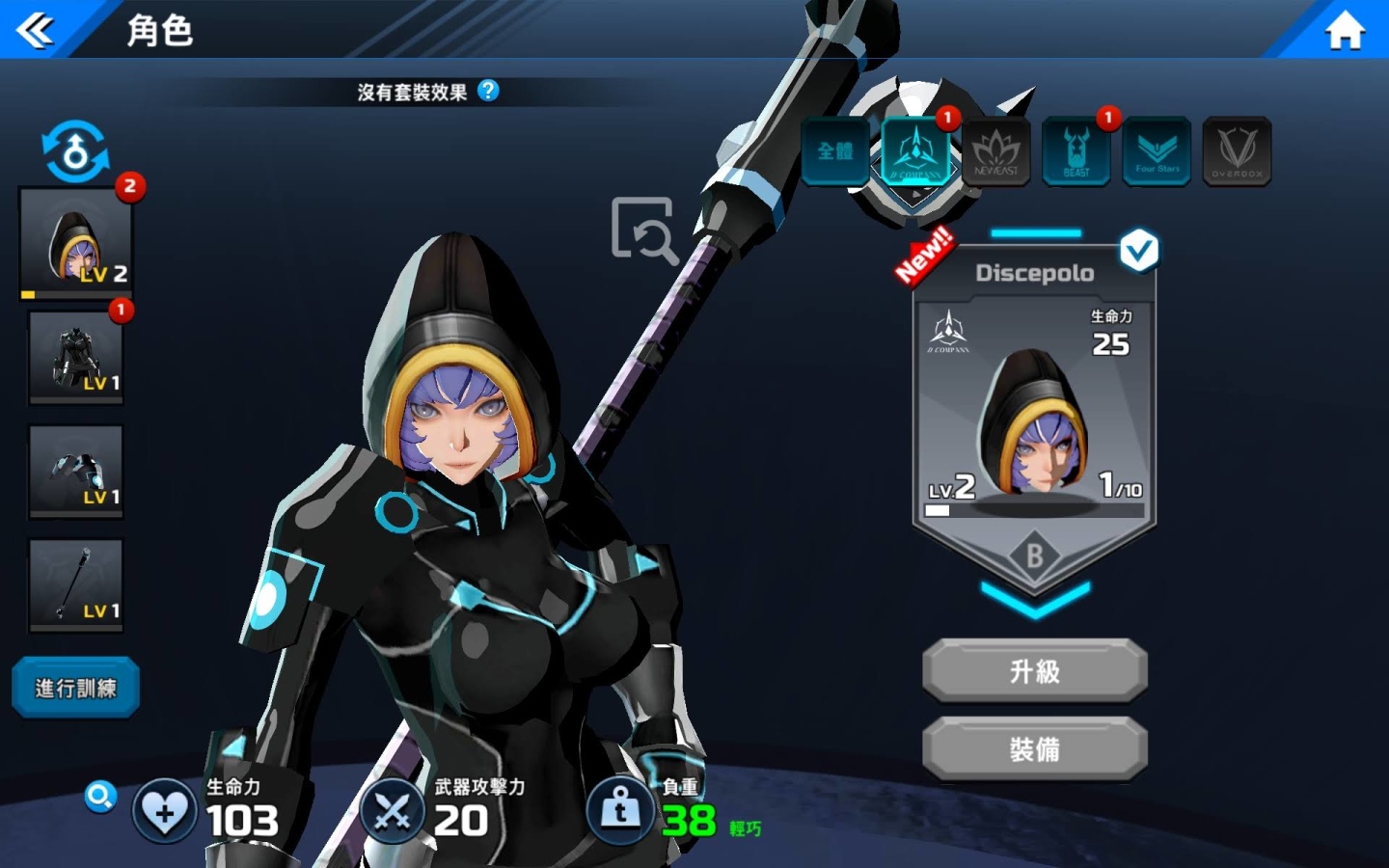Go back using the double-arrow button

(36, 30)
